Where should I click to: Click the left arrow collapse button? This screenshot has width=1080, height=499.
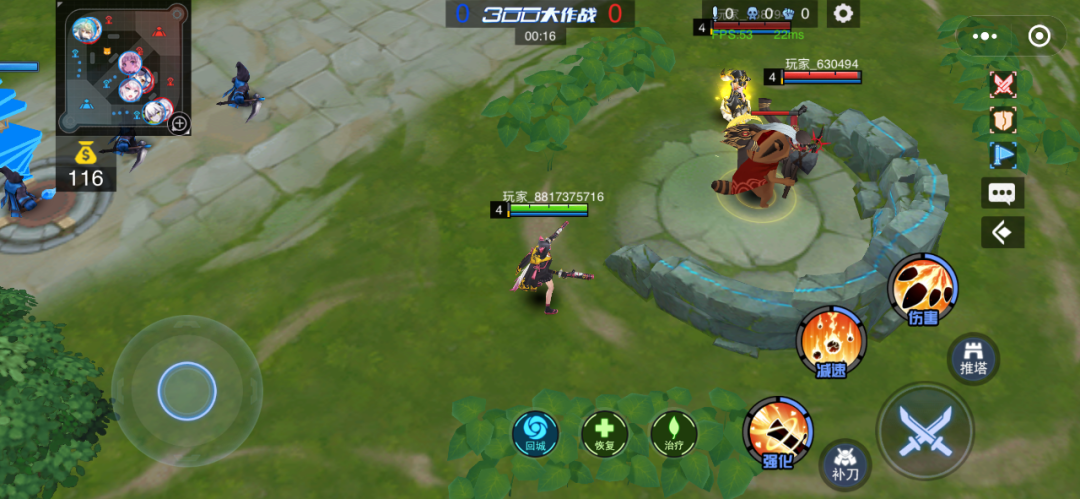click(x=1003, y=232)
